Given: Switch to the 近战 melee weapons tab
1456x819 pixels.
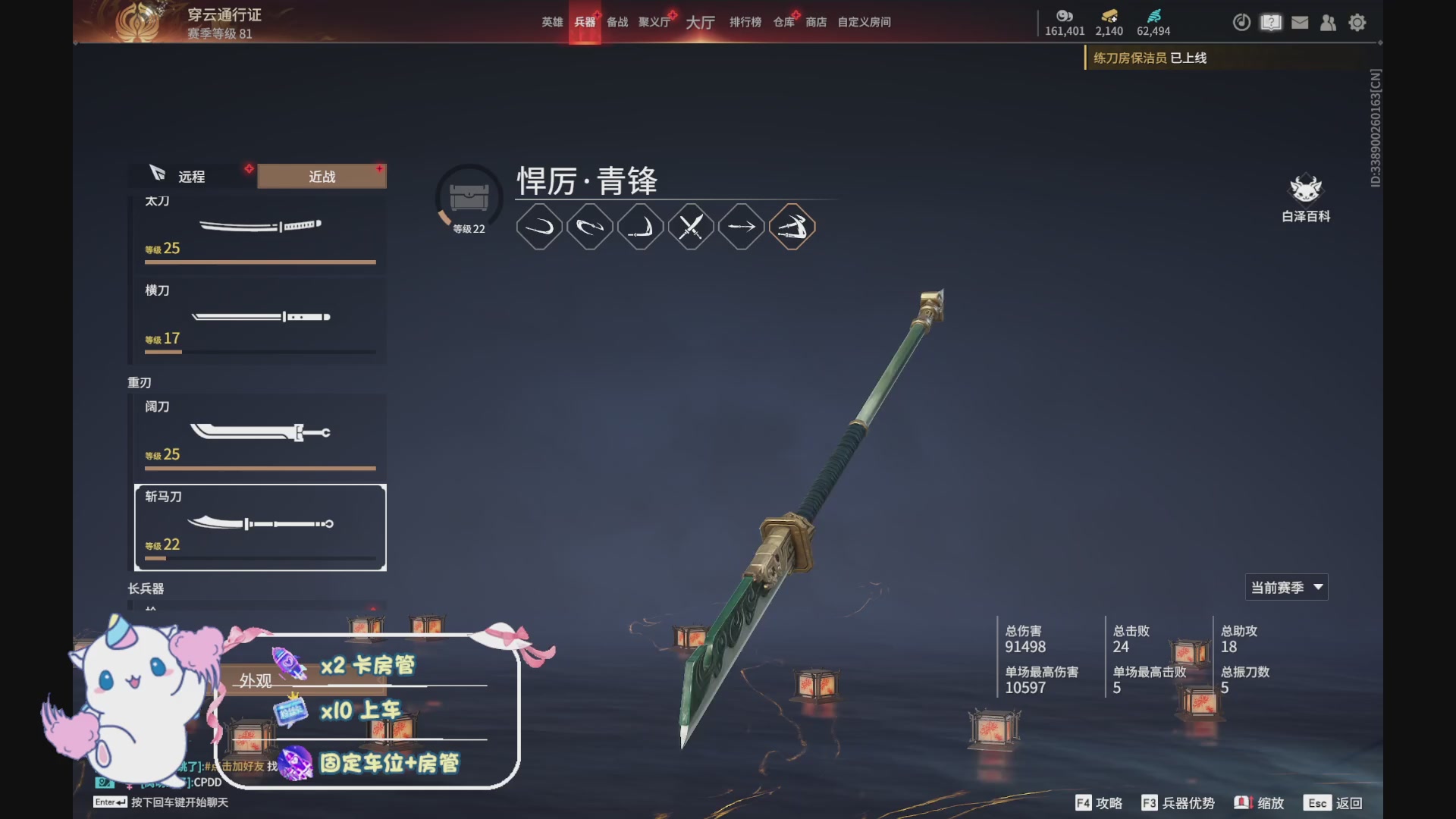Looking at the screenshot, I should [321, 176].
